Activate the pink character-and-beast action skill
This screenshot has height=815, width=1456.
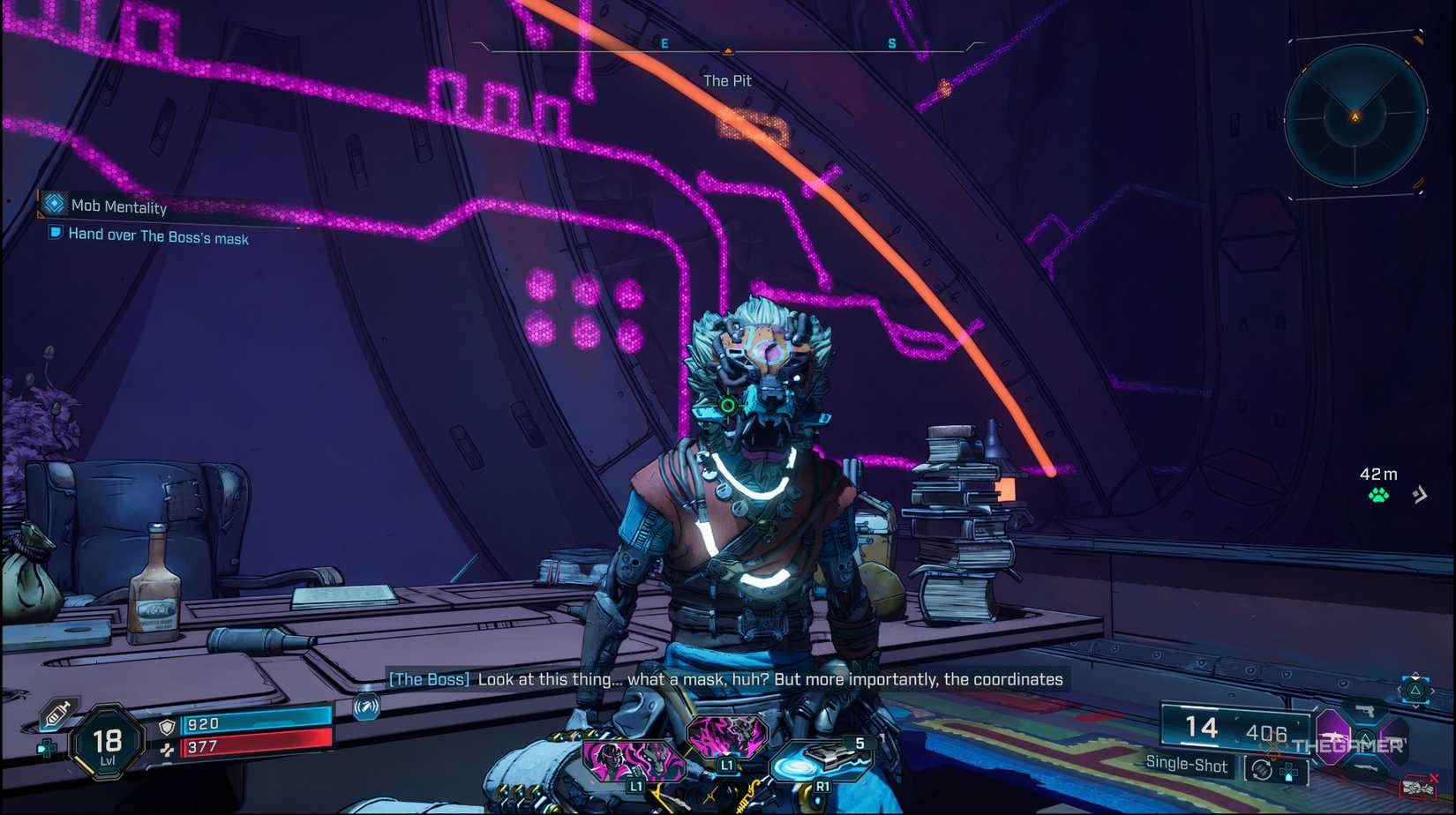[x=634, y=759]
